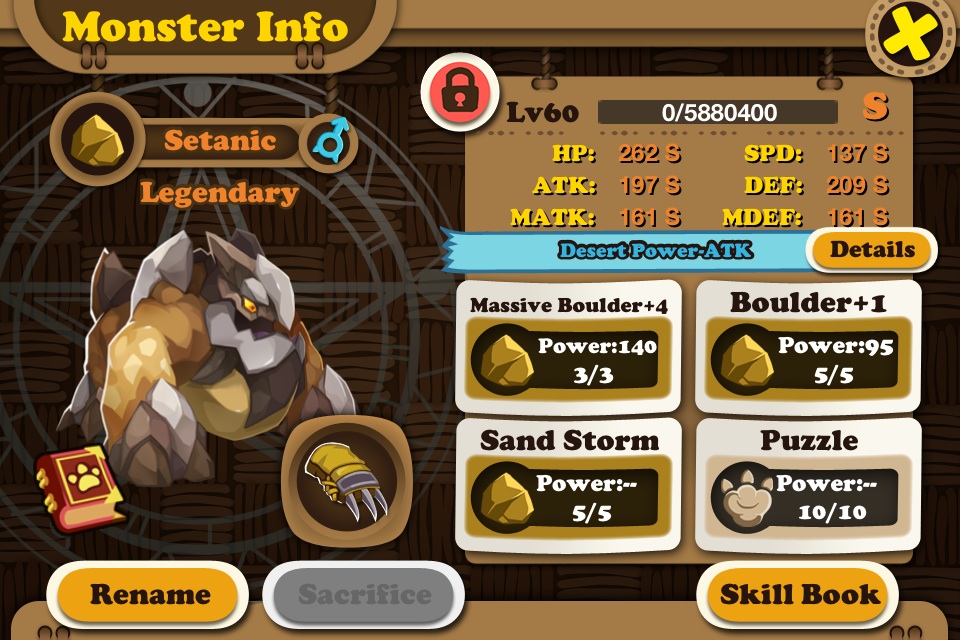Select the Boulder+1 skill card
This screenshot has height=640, width=960.
point(808,345)
